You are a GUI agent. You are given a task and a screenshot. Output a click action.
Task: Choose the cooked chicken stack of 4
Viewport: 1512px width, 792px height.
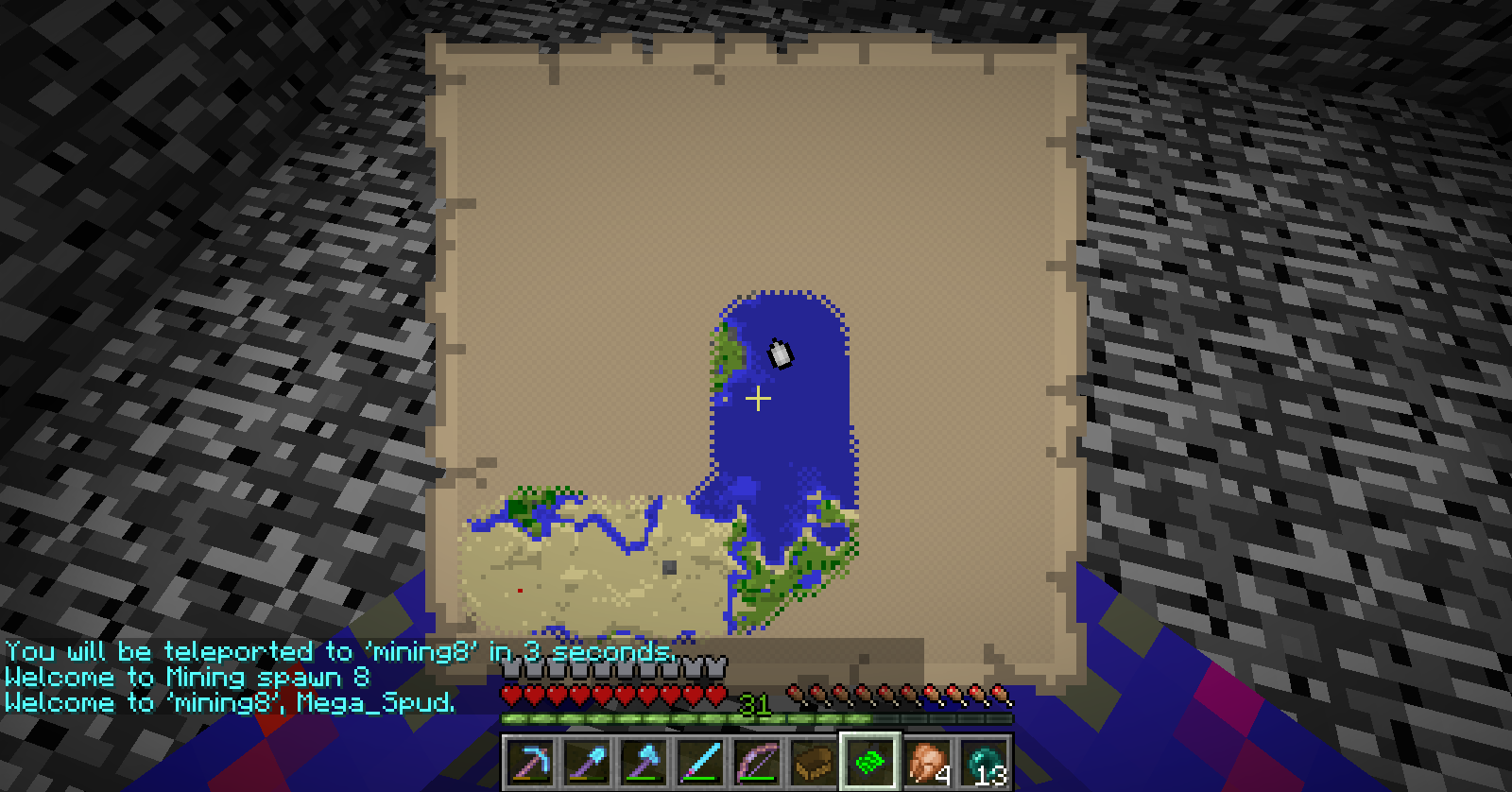[x=927, y=762]
